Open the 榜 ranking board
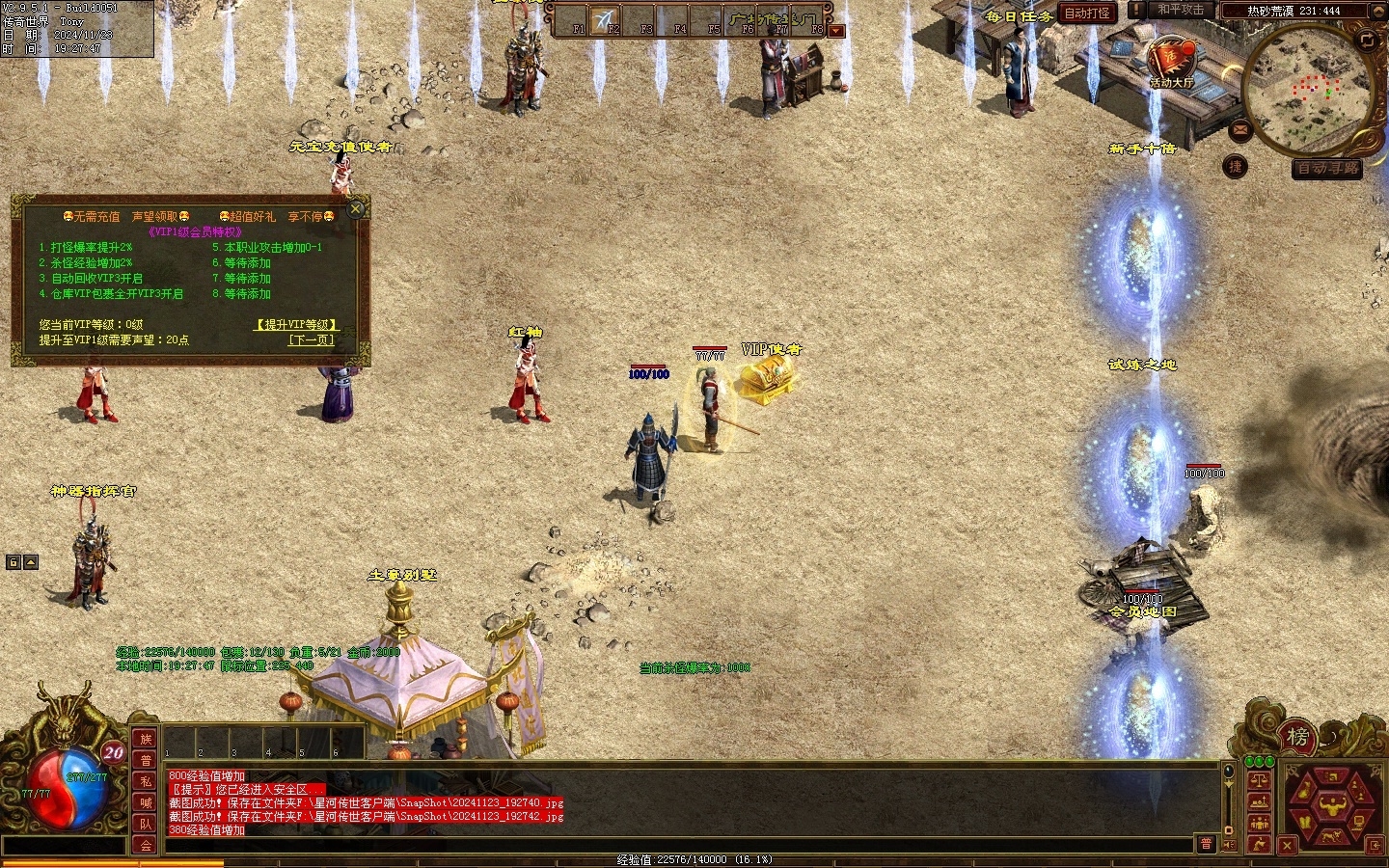This screenshot has width=1389, height=868. pyautogui.click(x=1297, y=738)
